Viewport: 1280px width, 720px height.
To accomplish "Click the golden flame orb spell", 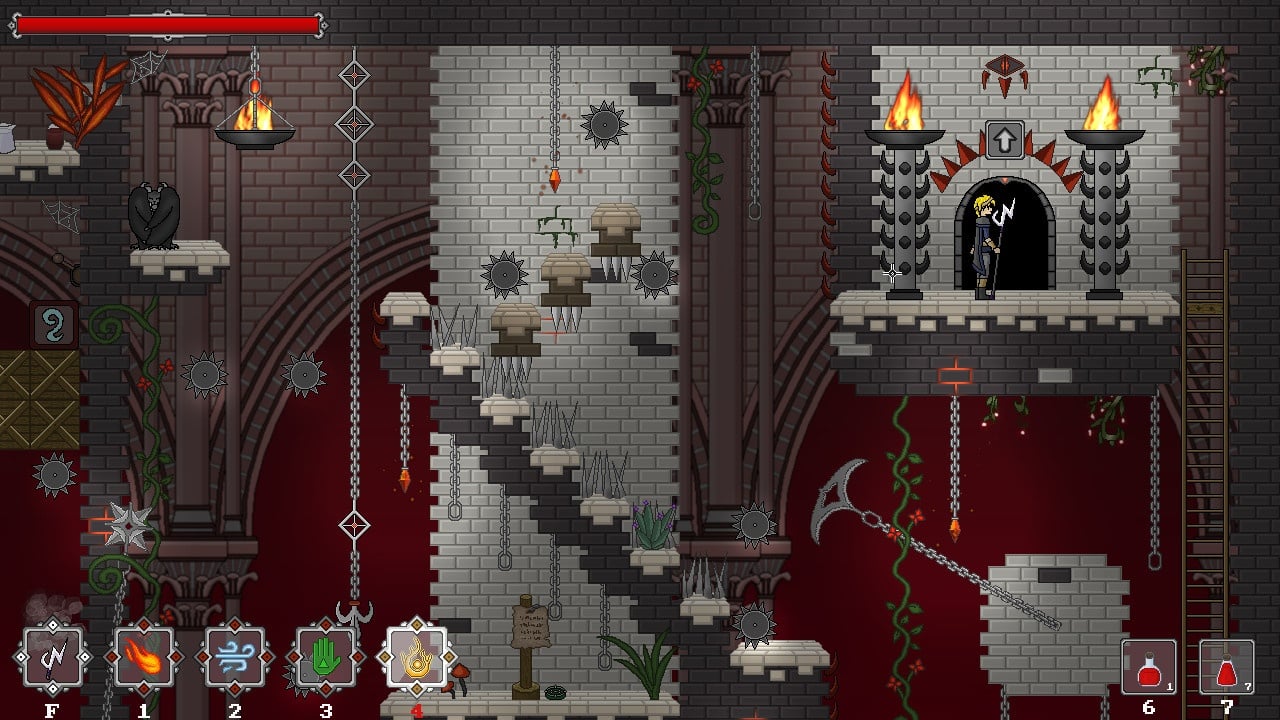I will tap(416, 658).
